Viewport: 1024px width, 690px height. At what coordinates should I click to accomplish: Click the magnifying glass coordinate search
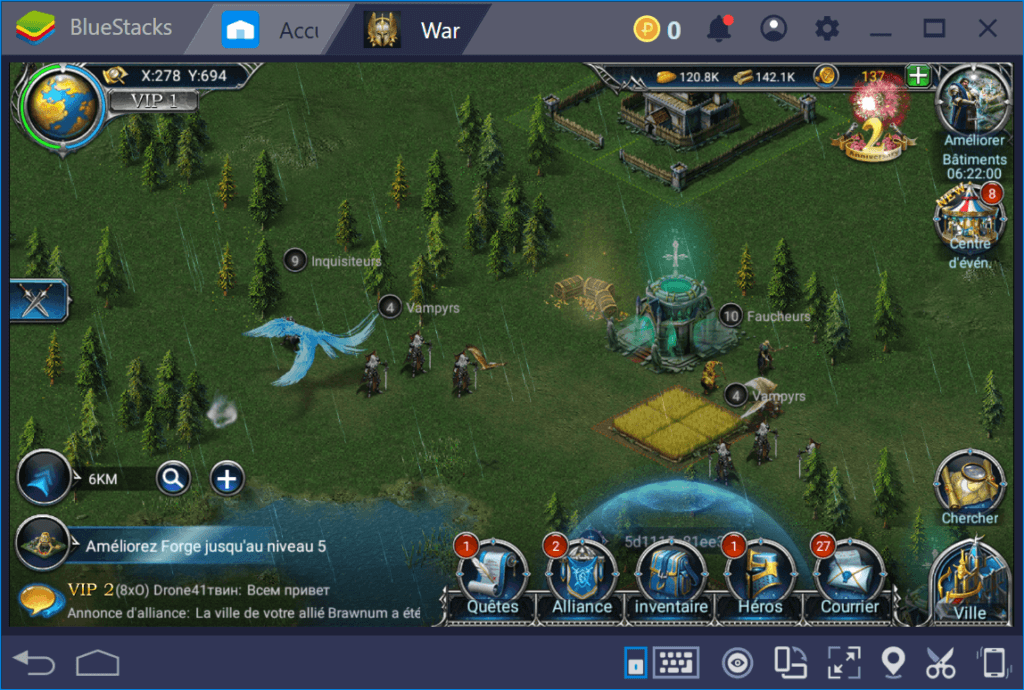tap(173, 479)
